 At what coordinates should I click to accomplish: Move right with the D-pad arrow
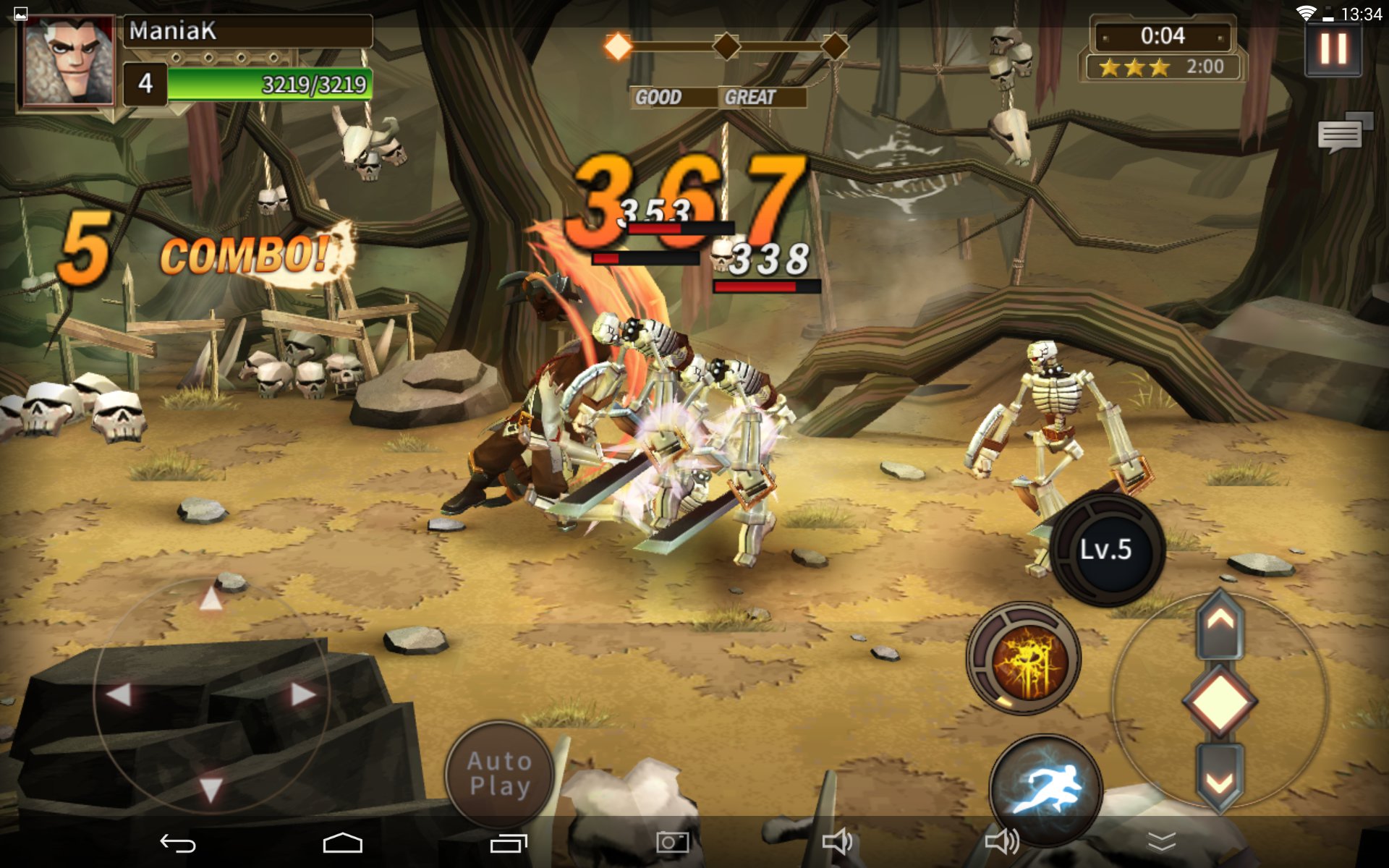click(303, 694)
